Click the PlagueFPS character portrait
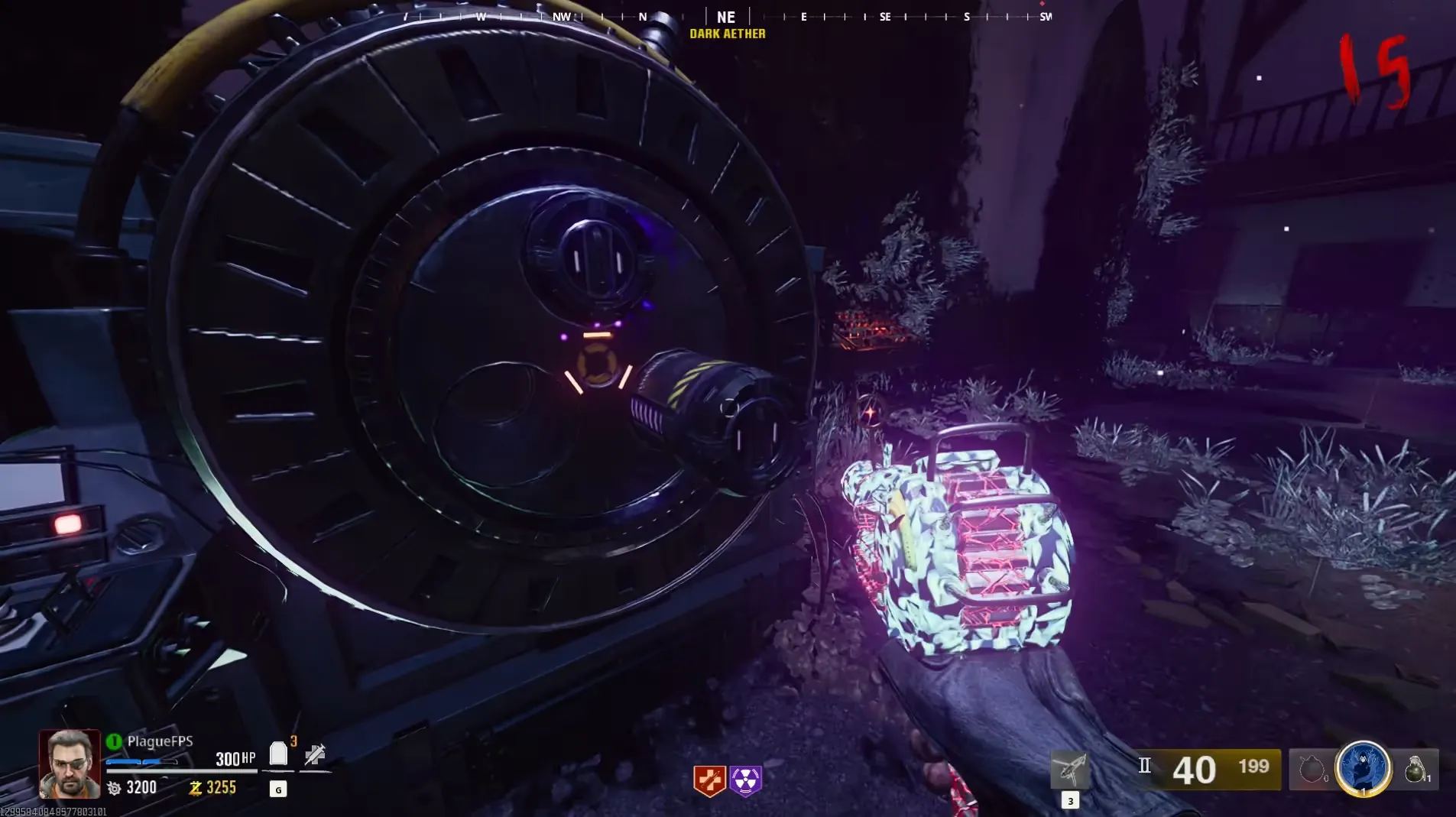Screen dimensions: 1456x817 tap(70, 764)
